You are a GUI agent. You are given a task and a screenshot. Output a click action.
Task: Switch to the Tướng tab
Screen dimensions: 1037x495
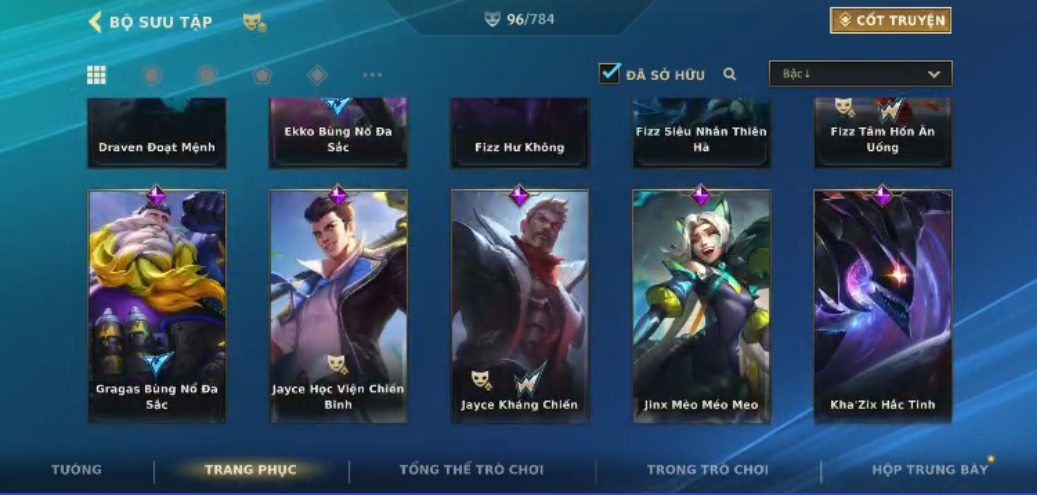point(77,470)
